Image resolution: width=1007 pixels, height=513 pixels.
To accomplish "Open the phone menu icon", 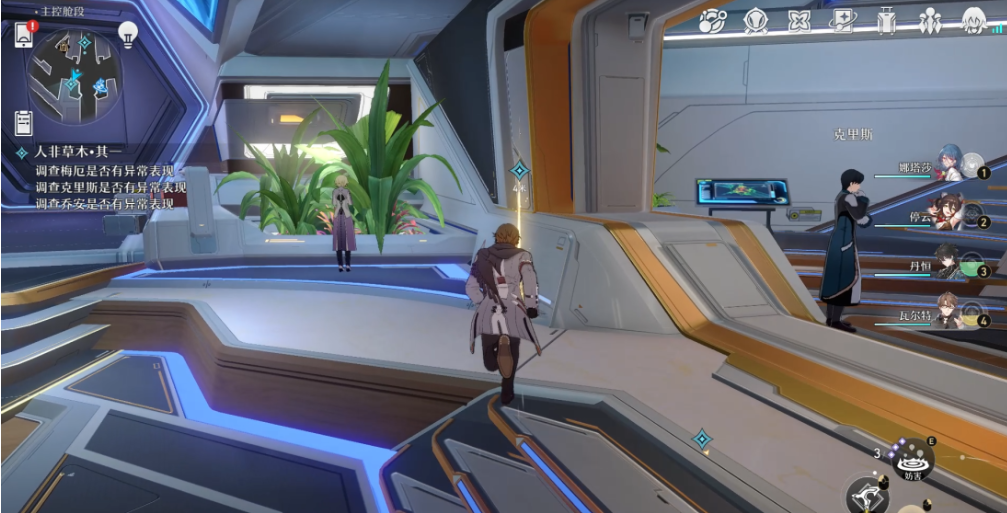I will point(24,34).
